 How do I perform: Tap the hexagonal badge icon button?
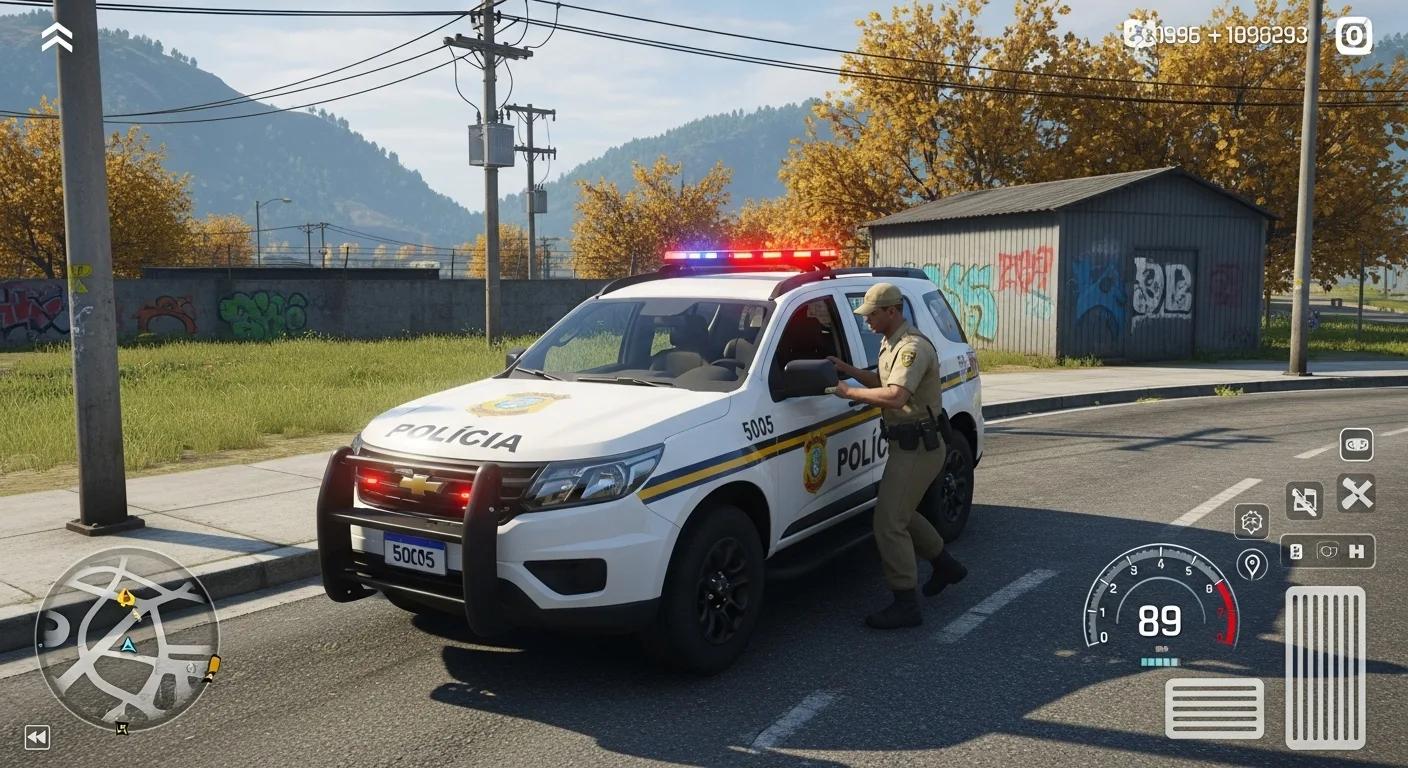1251,521
